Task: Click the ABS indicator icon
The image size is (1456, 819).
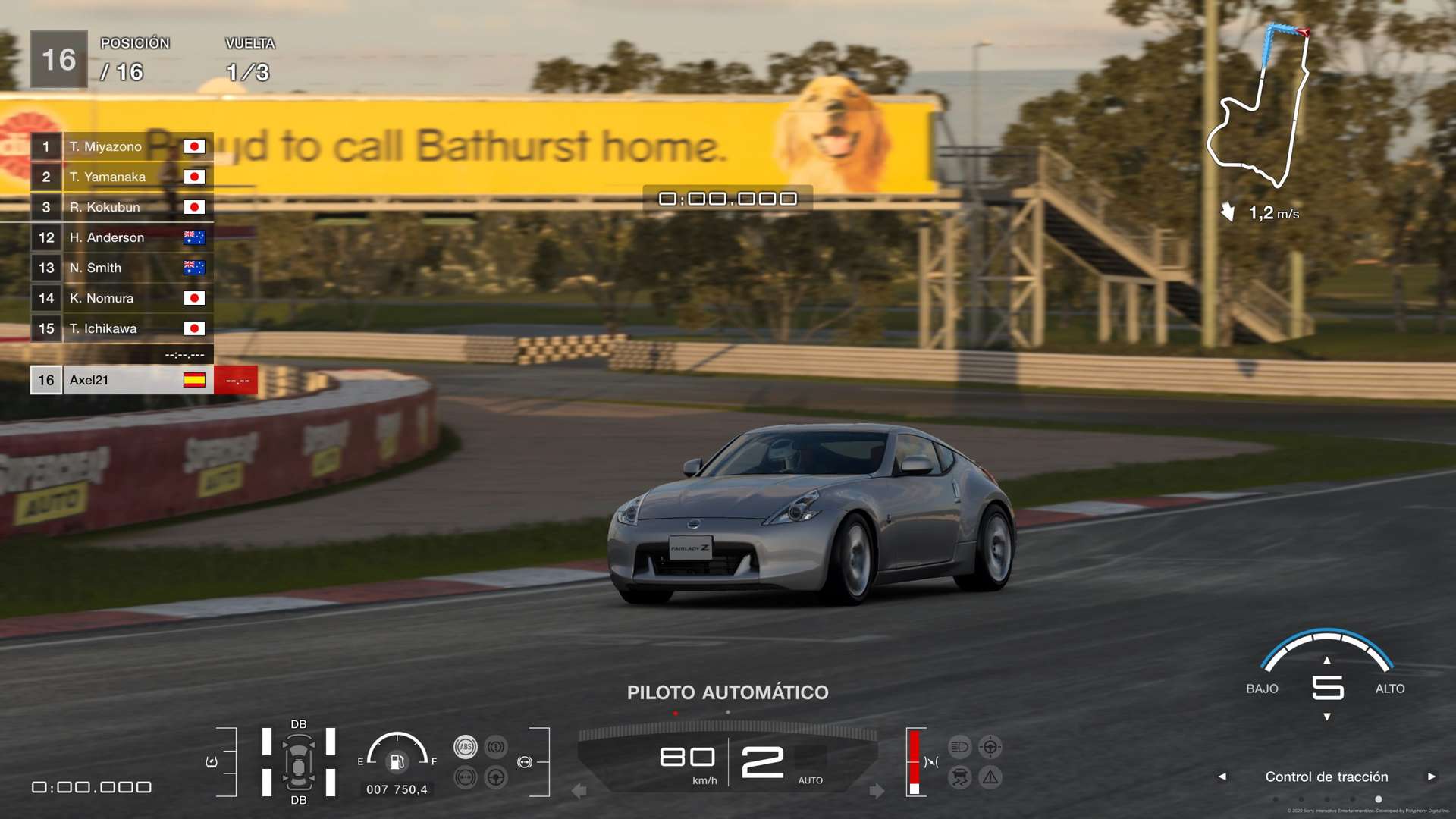Action: [x=466, y=747]
